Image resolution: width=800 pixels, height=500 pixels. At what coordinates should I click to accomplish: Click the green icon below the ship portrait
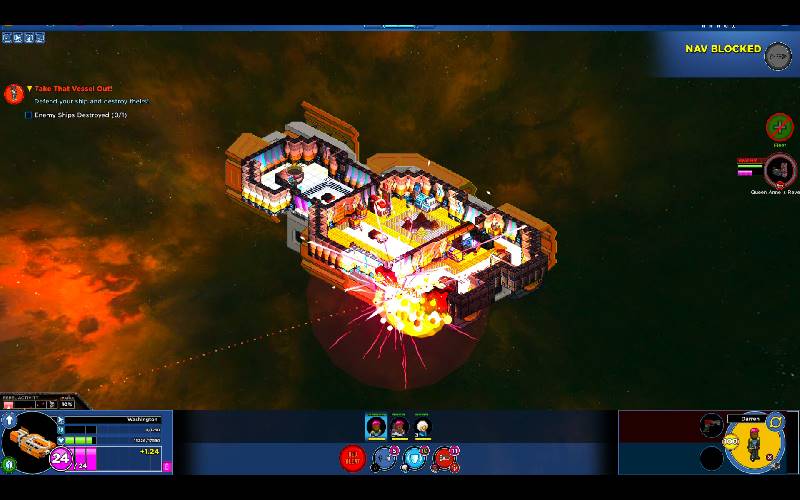click(x=9, y=463)
